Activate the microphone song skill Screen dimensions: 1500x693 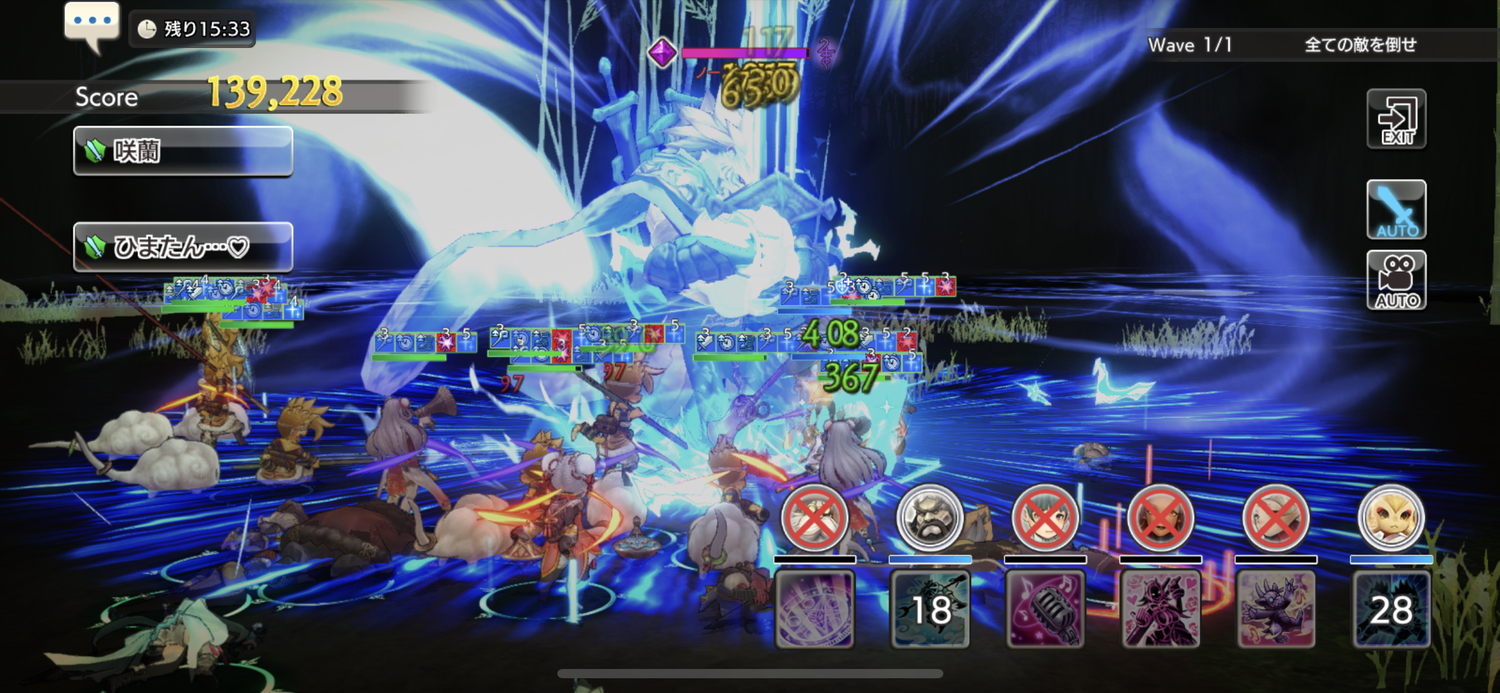click(x=1046, y=609)
